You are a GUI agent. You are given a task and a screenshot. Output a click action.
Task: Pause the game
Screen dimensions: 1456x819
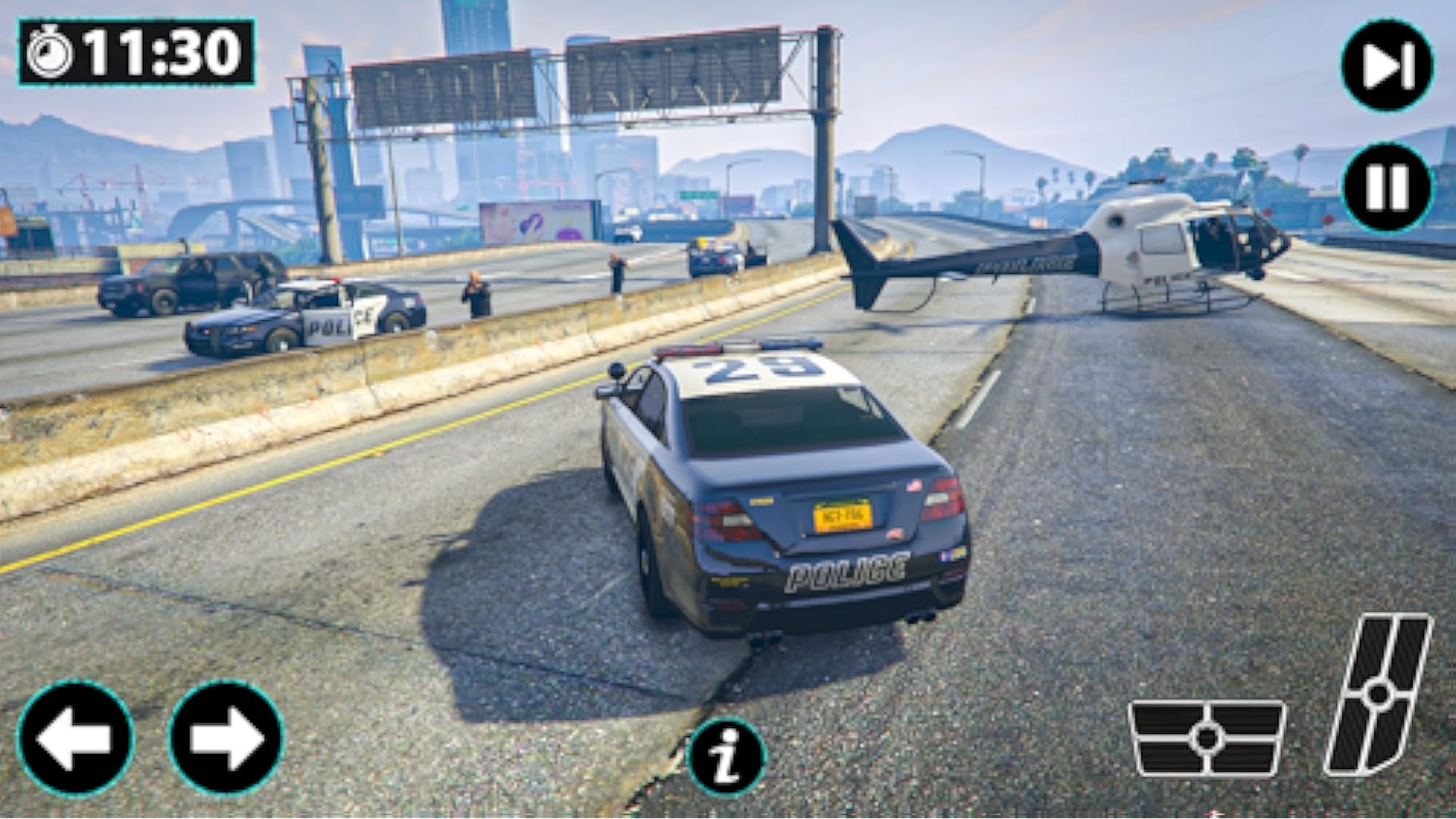pyautogui.click(x=1387, y=190)
